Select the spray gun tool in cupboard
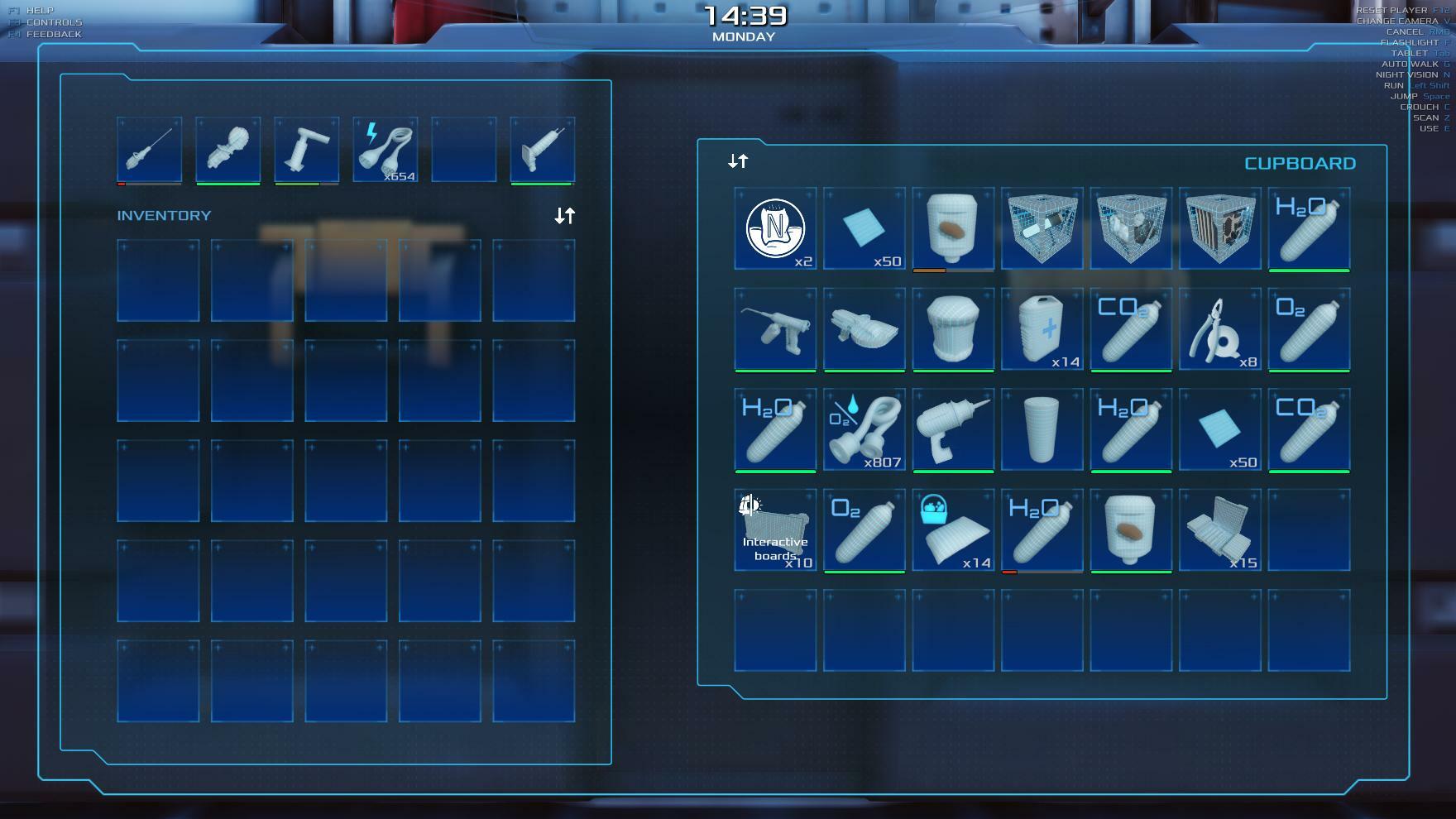Viewport: 1456px width, 819px height. click(775, 328)
